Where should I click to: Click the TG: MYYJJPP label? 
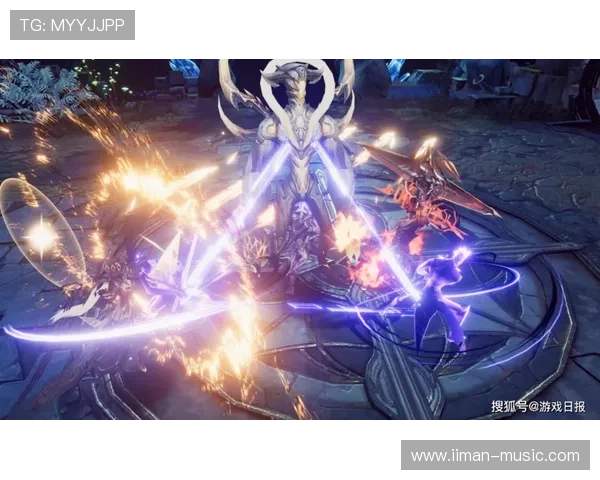(x=72, y=25)
